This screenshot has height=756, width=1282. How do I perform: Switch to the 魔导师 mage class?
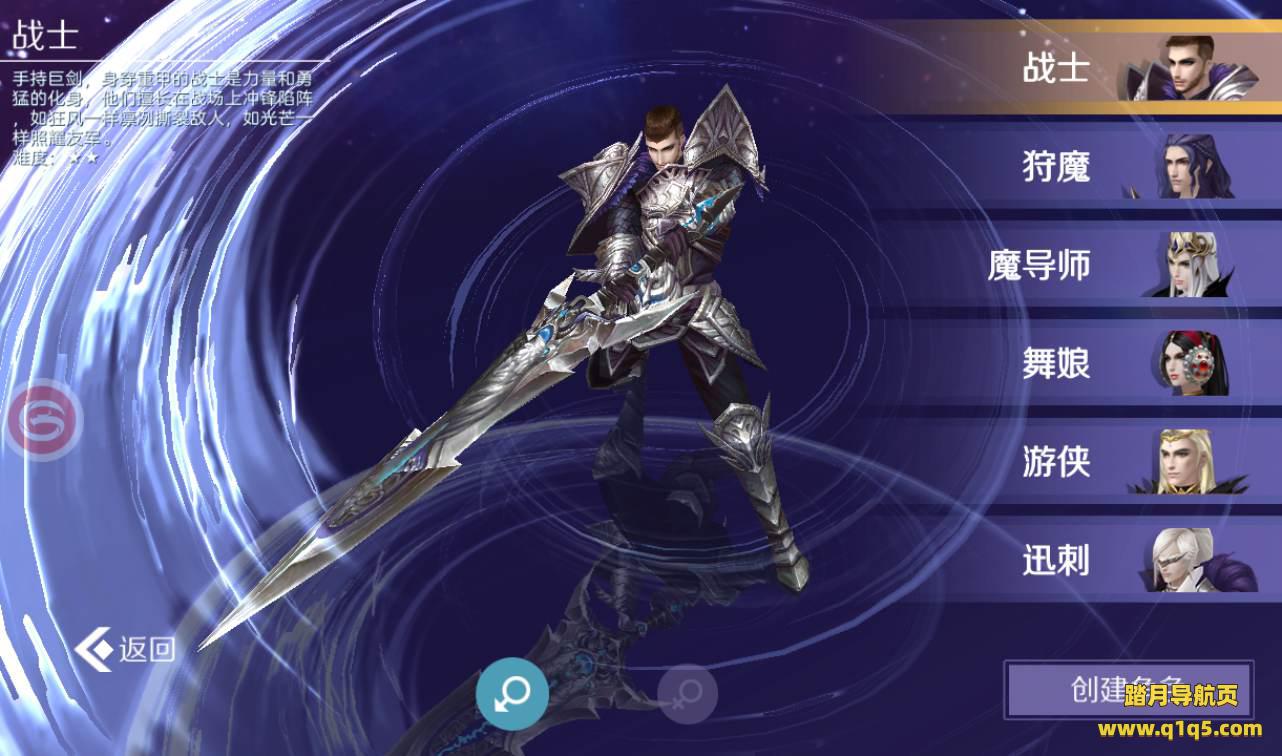pyautogui.click(x=1100, y=265)
